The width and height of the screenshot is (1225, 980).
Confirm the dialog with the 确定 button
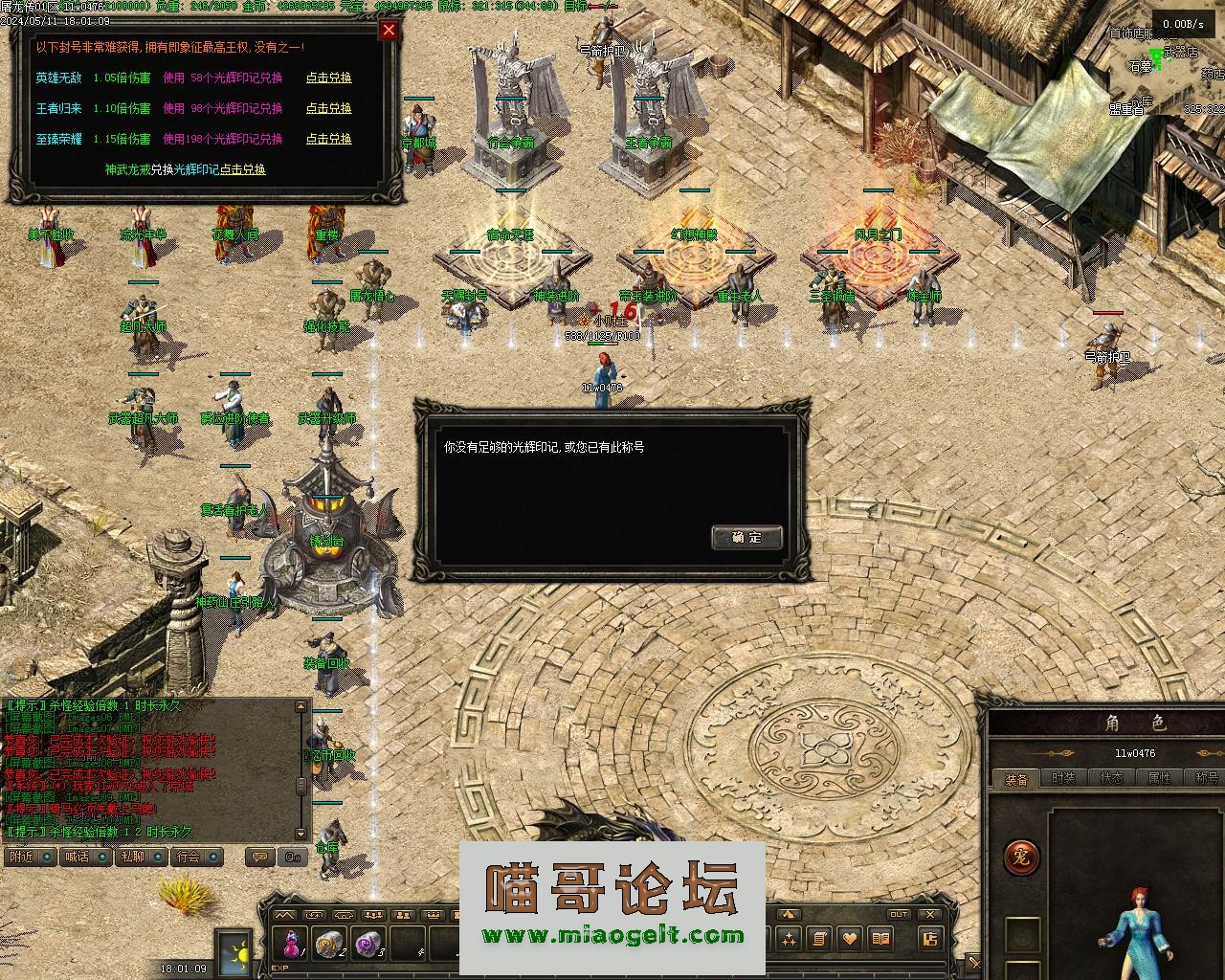point(746,537)
